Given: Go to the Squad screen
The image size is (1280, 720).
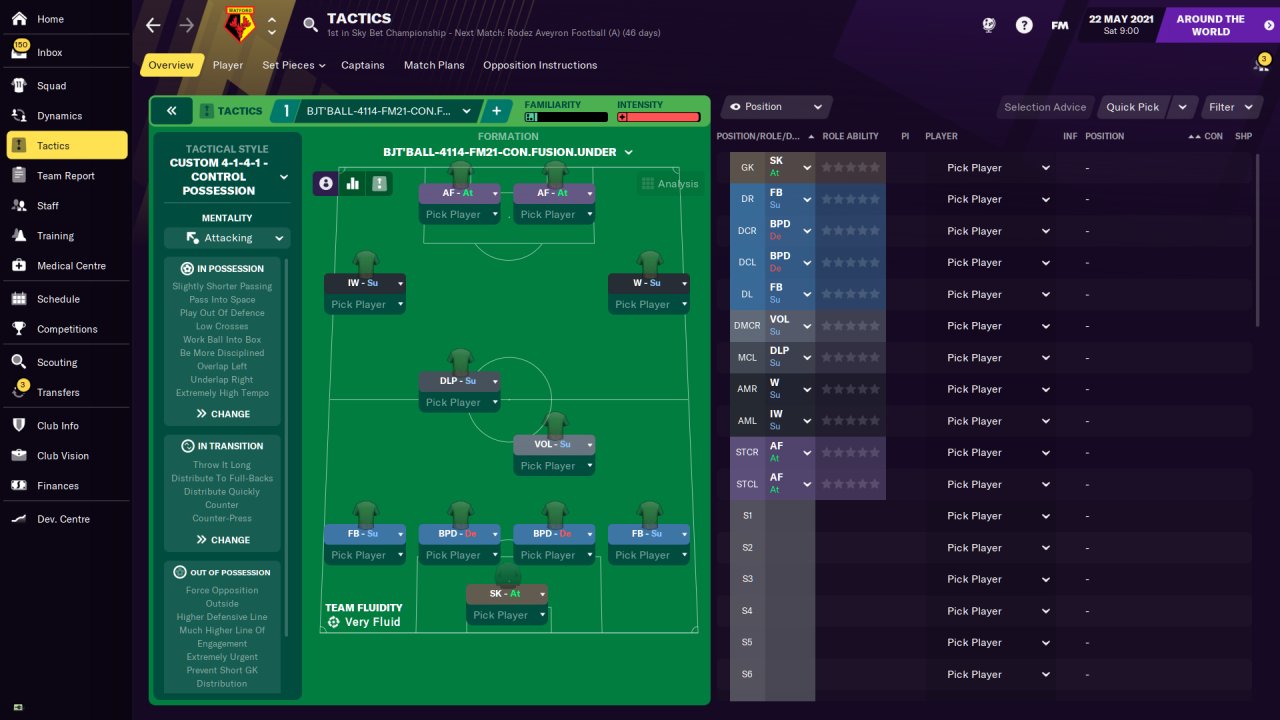Looking at the screenshot, I should (51, 86).
